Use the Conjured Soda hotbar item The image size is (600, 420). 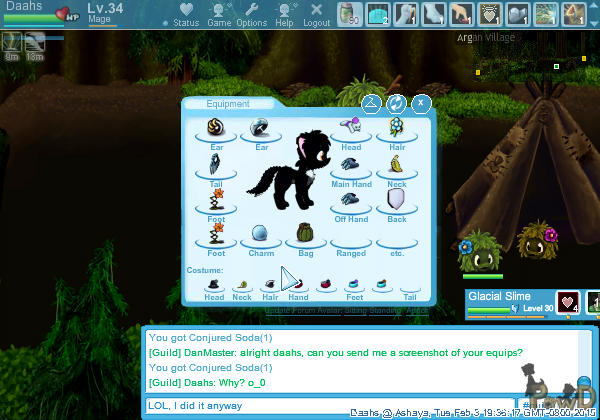point(348,14)
